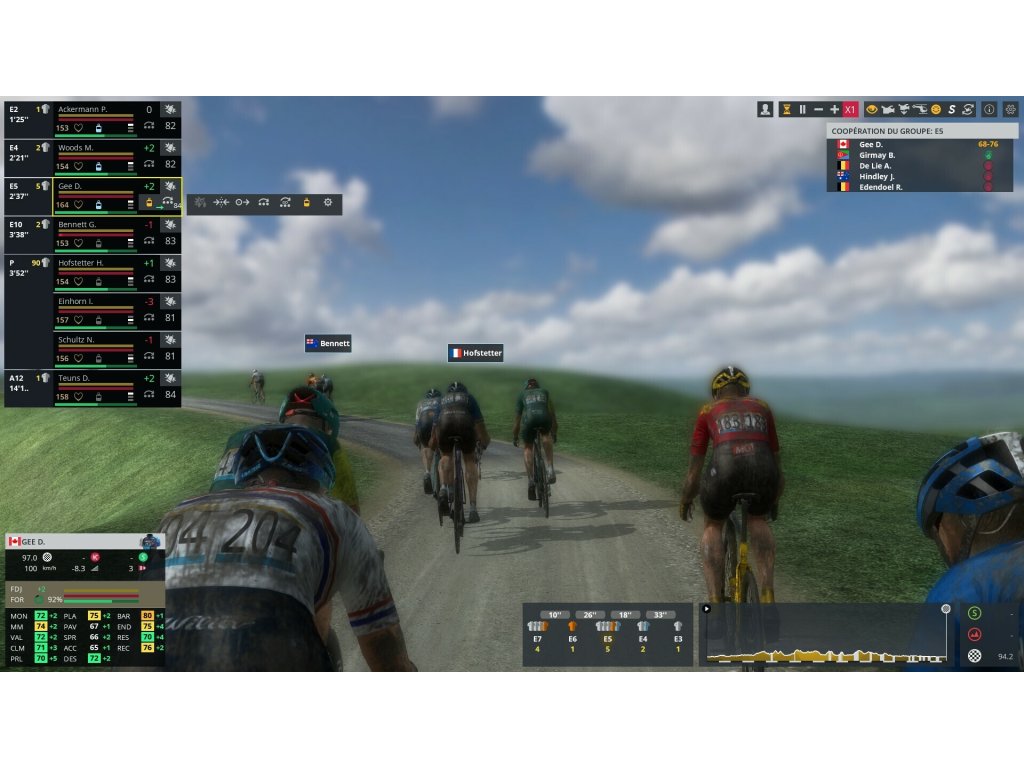Select group E7 in the race groups panel
The width and height of the screenshot is (1024, 768).
coord(537,631)
